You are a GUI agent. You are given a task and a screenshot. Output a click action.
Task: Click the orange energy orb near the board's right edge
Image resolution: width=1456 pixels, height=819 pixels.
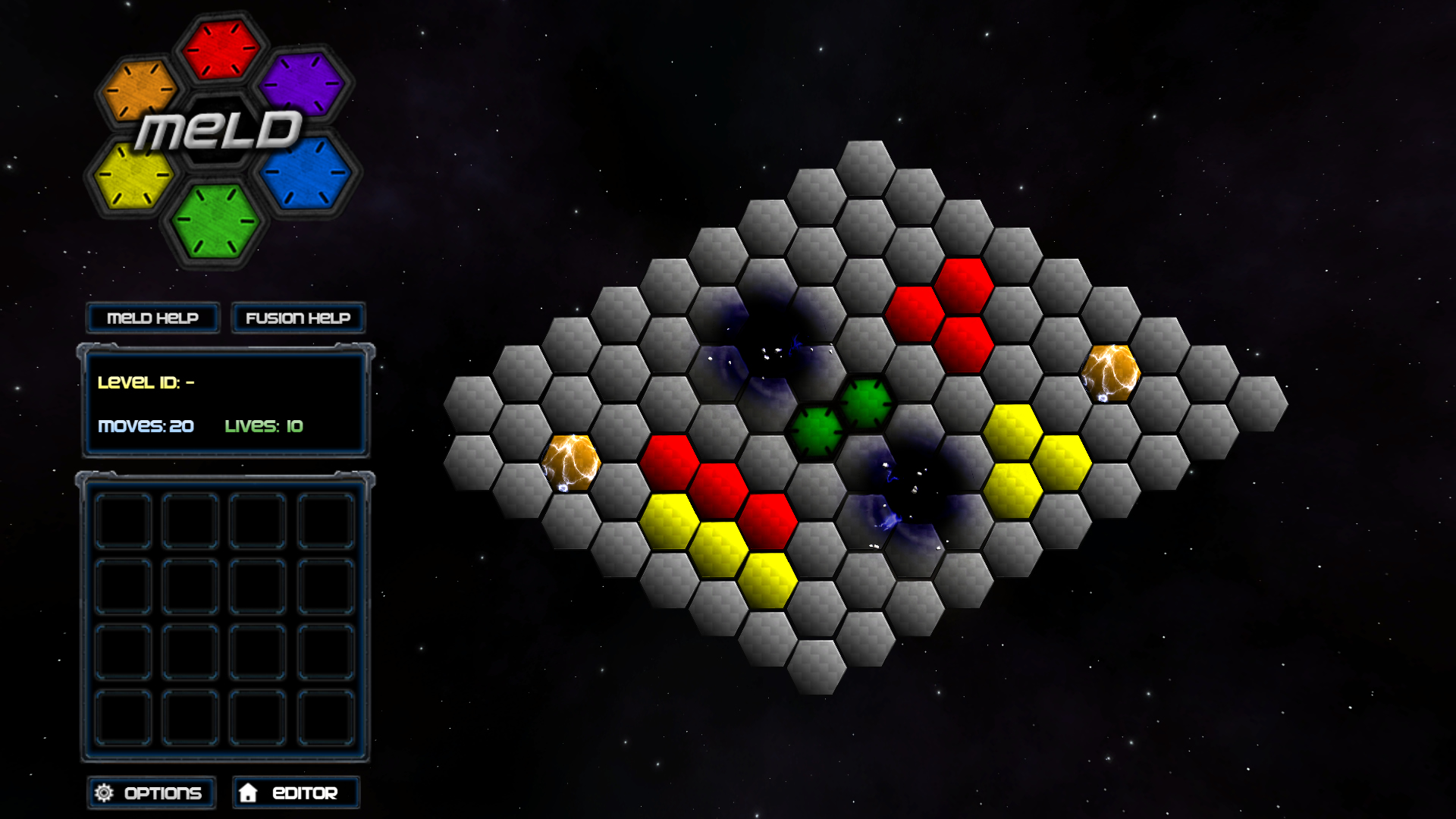[1112, 374]
